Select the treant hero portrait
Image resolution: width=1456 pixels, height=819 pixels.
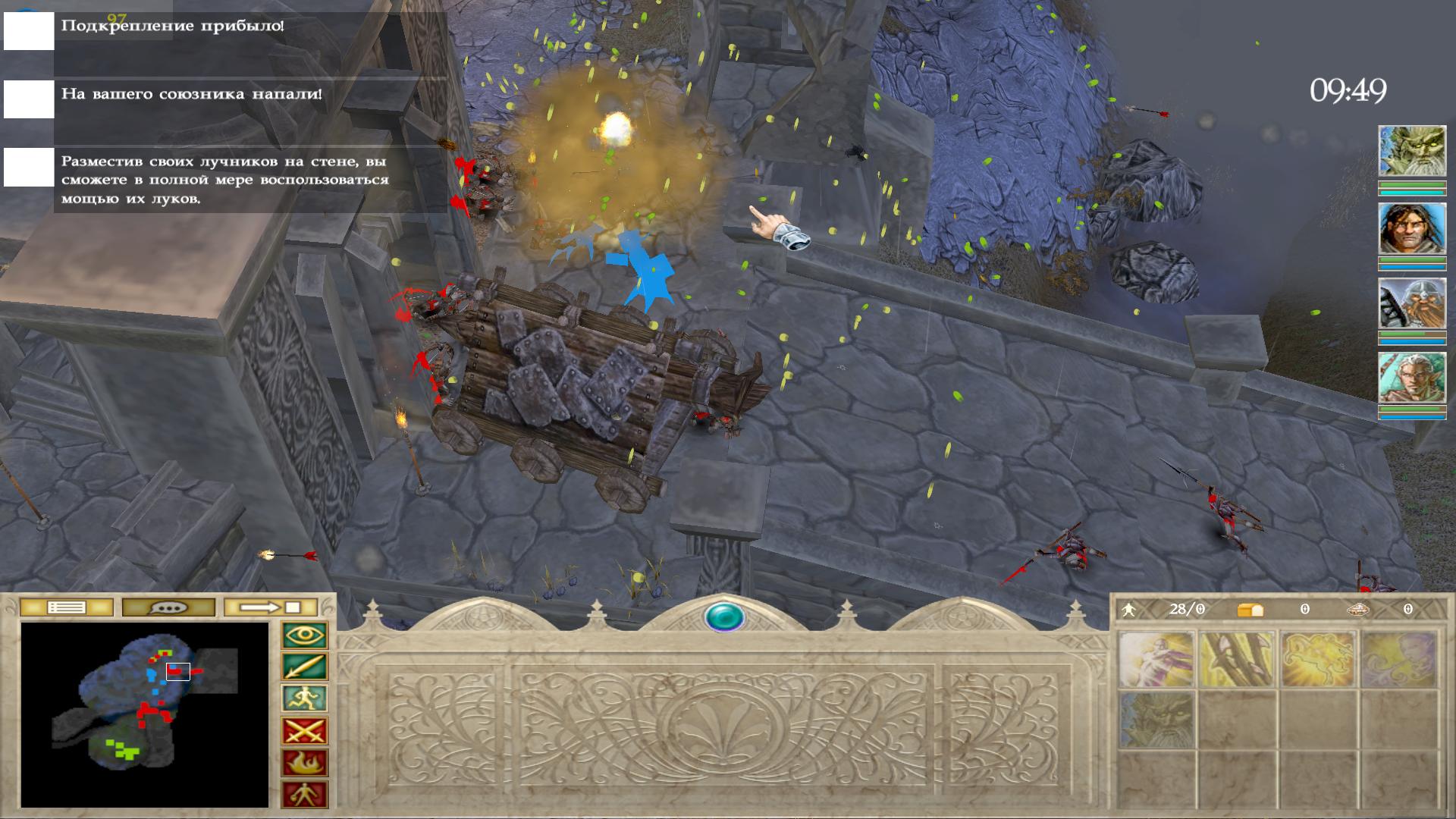(1411, 152)
